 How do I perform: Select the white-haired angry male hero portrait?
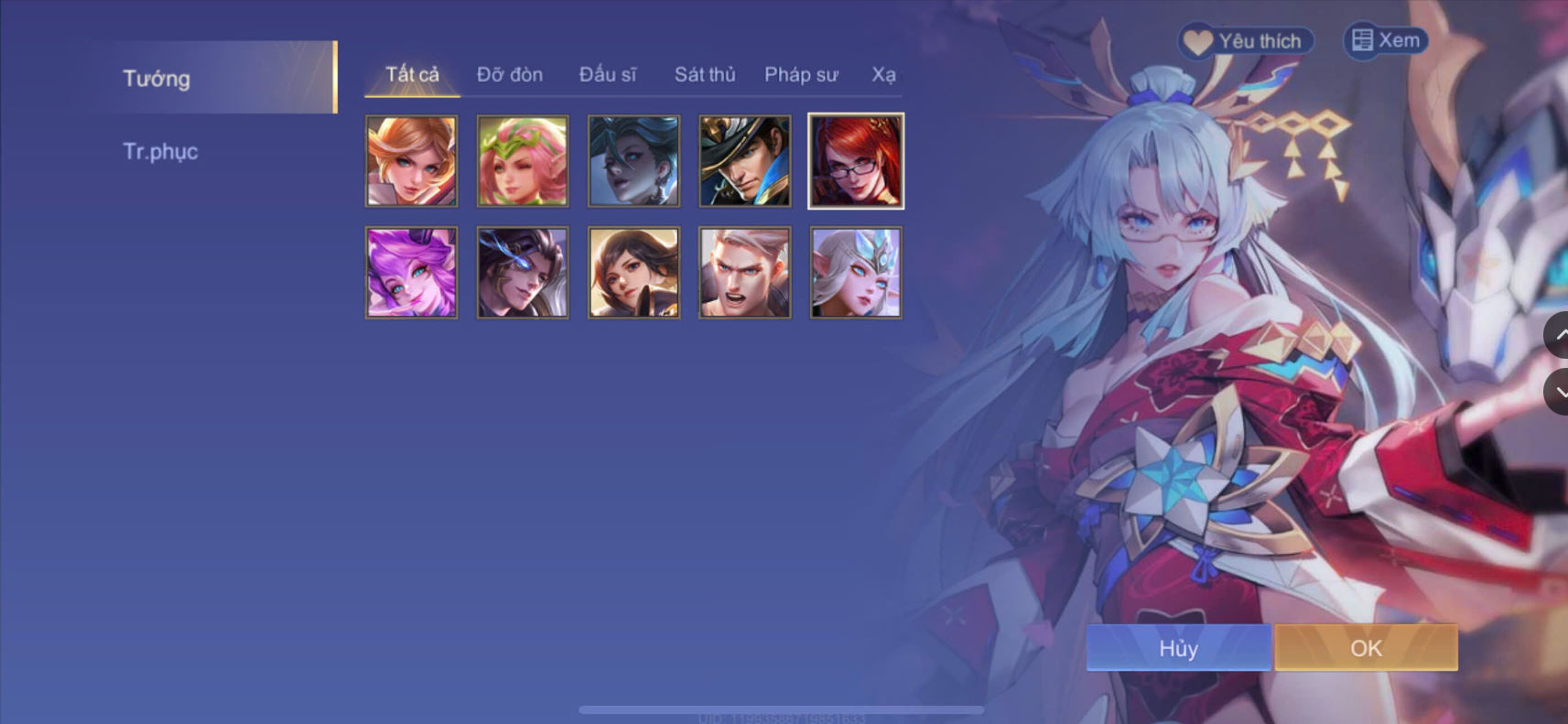pos(744,273)
